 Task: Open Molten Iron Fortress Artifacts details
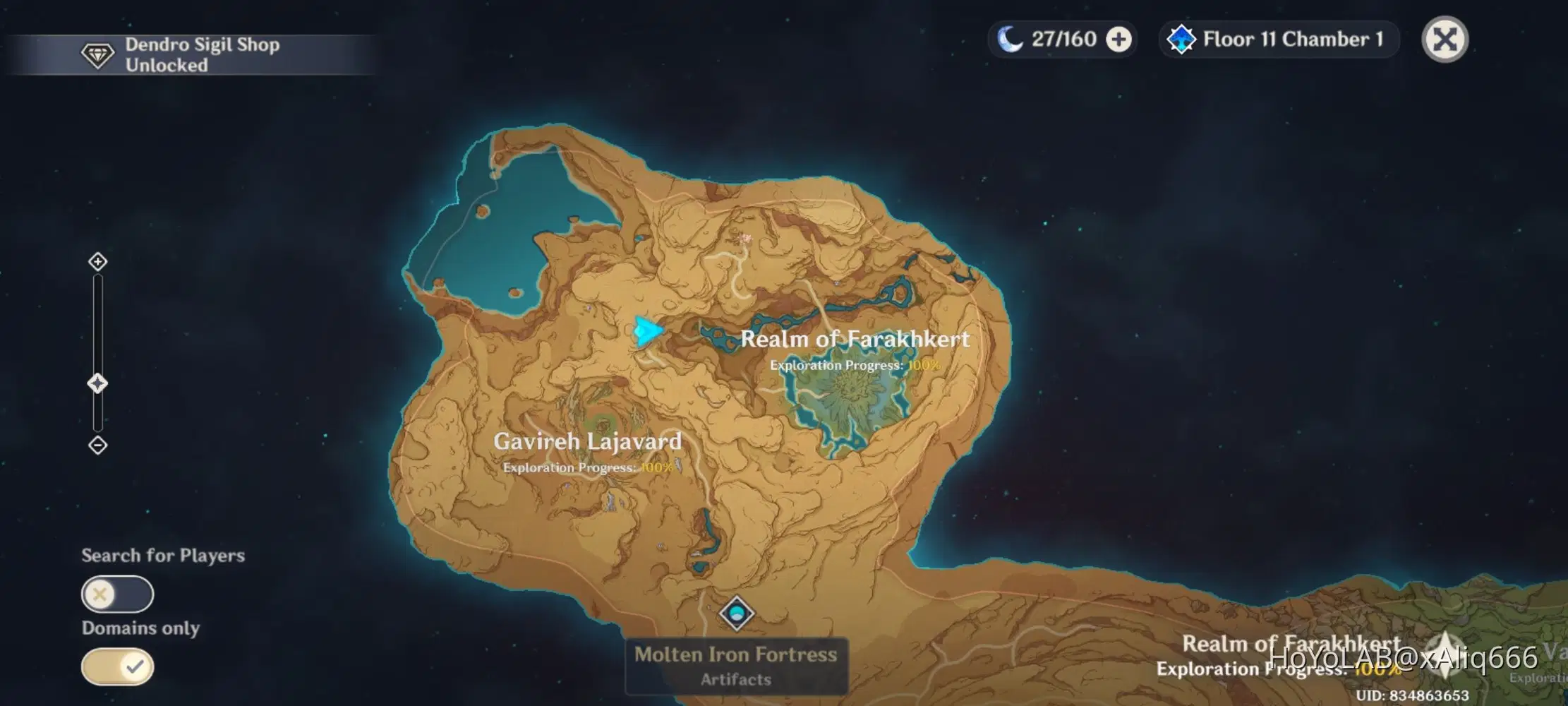pyautogui.click(x=736, y=679)
